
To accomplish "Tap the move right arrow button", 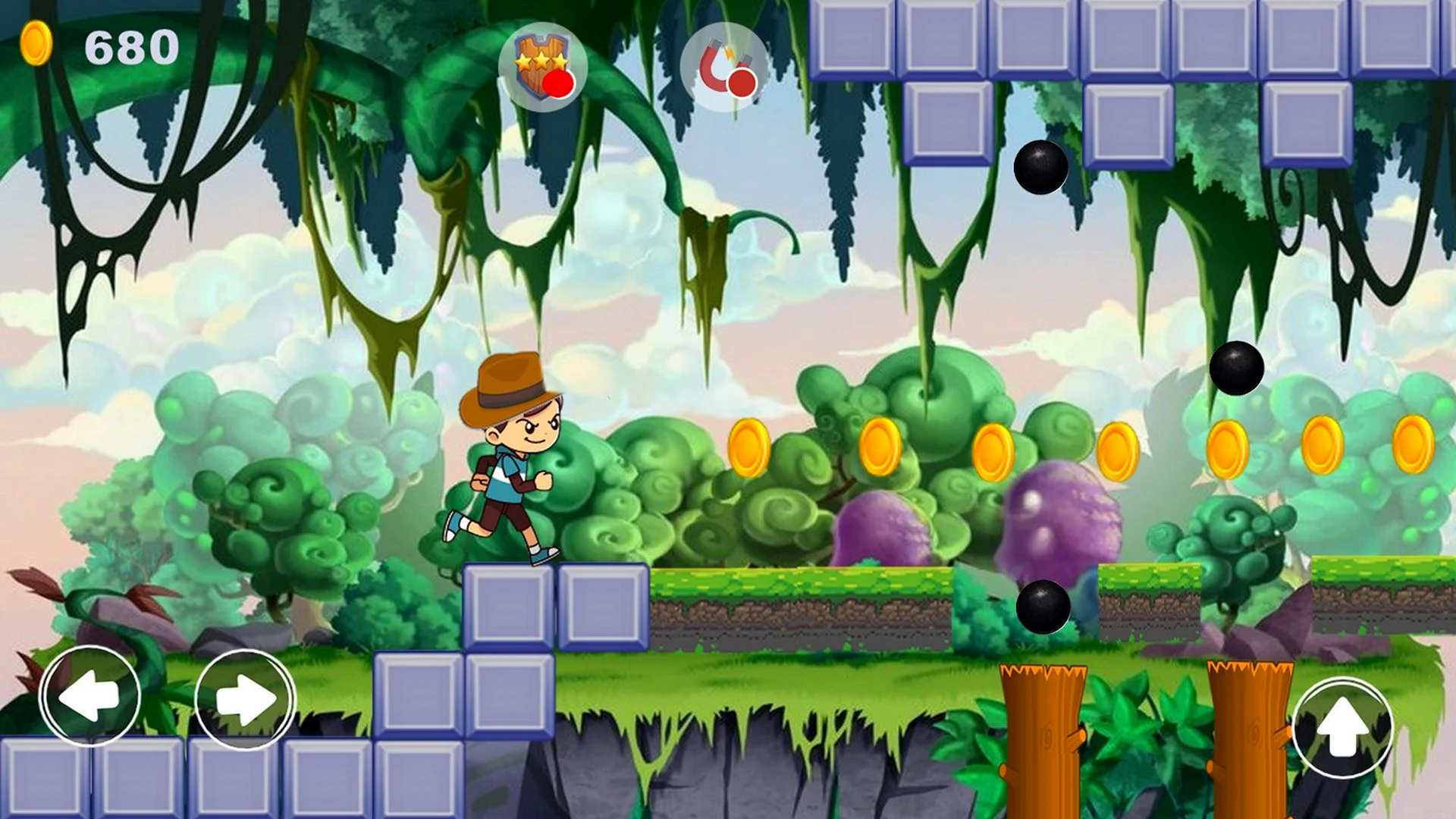I will point(245,699).
